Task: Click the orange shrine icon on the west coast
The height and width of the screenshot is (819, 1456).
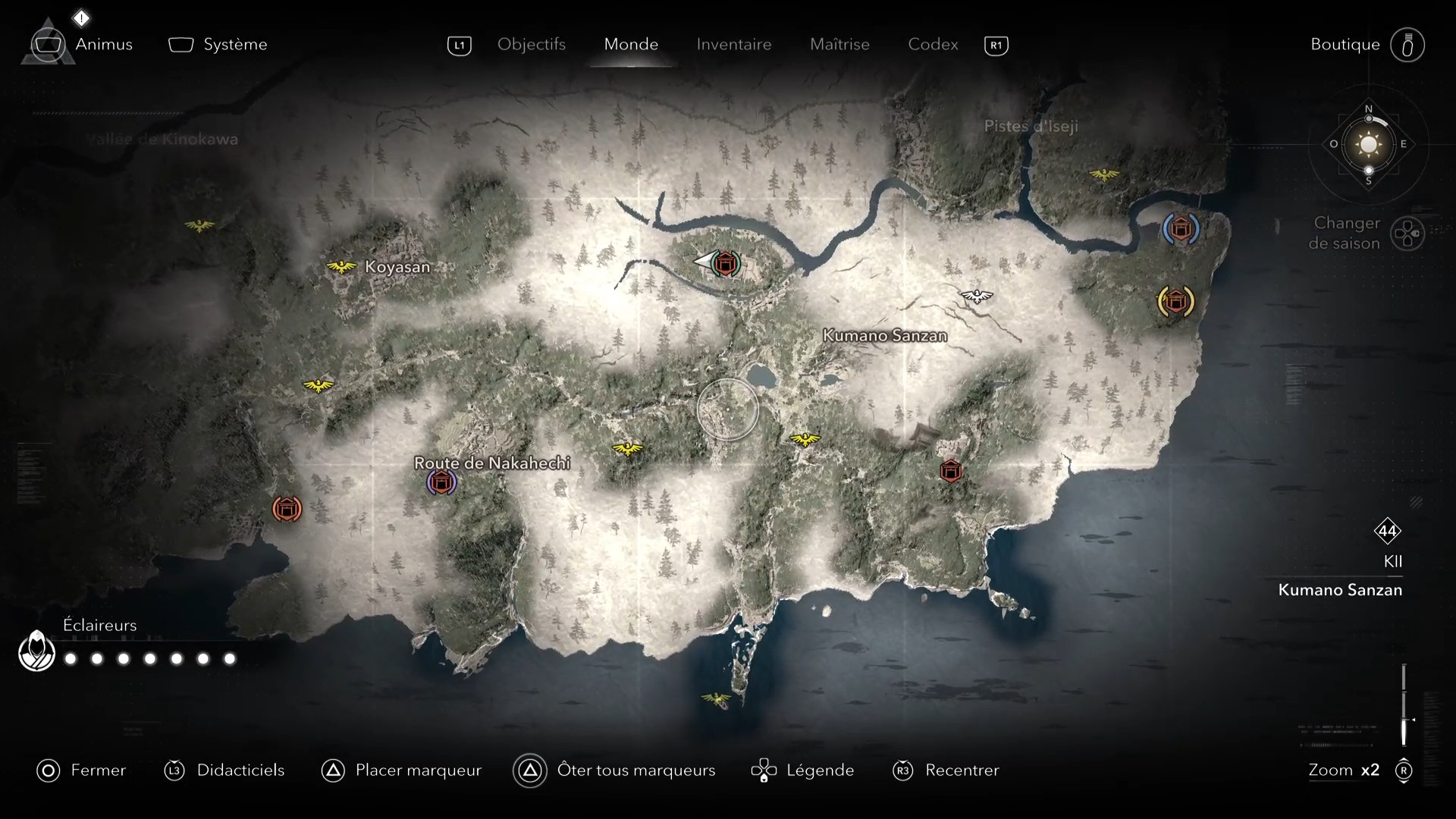Action: click(287, 509)
